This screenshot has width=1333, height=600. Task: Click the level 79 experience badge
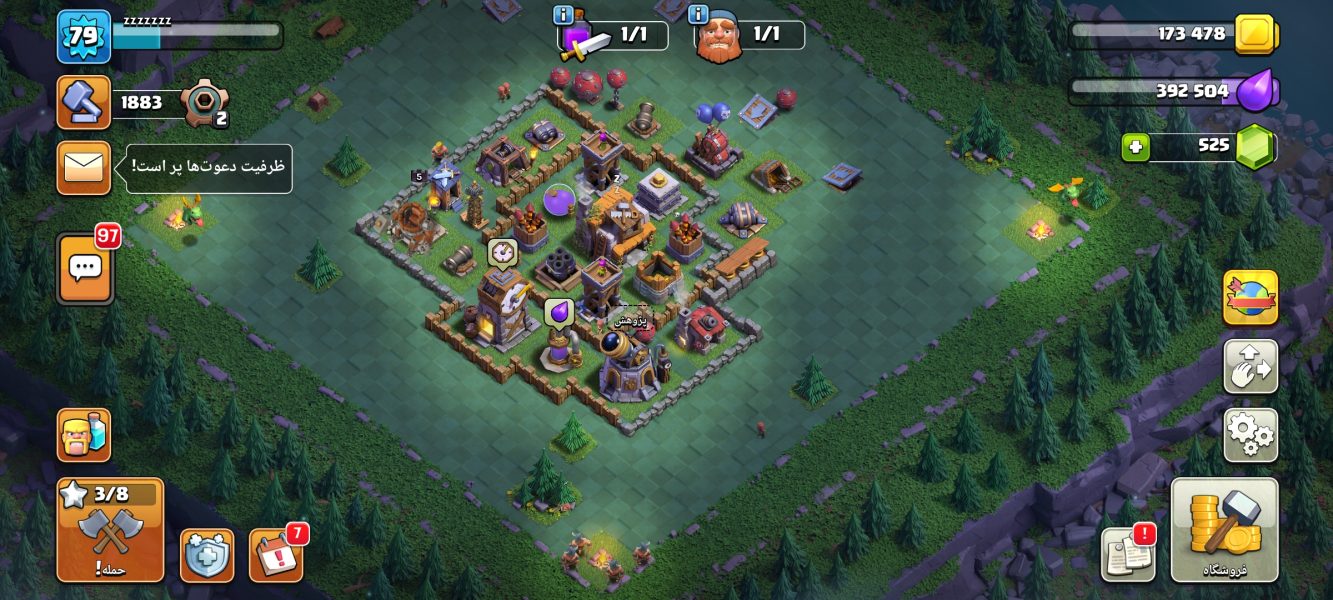84,36
